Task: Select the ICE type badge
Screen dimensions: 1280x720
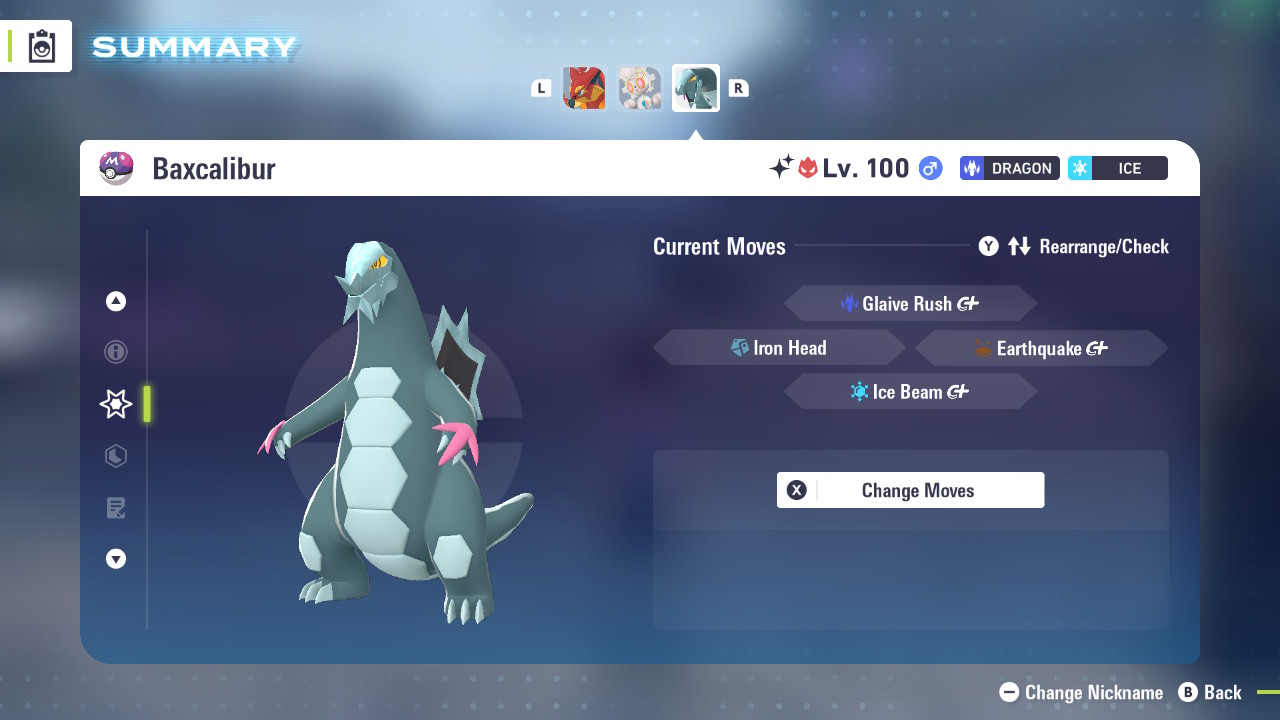Action: coord(1117,168)
